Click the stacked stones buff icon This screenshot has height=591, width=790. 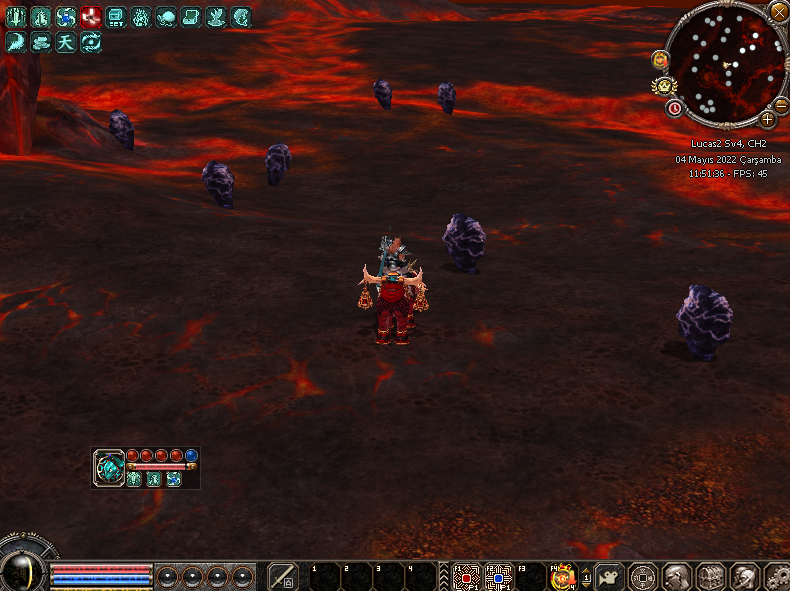click(x=41, y=41)
